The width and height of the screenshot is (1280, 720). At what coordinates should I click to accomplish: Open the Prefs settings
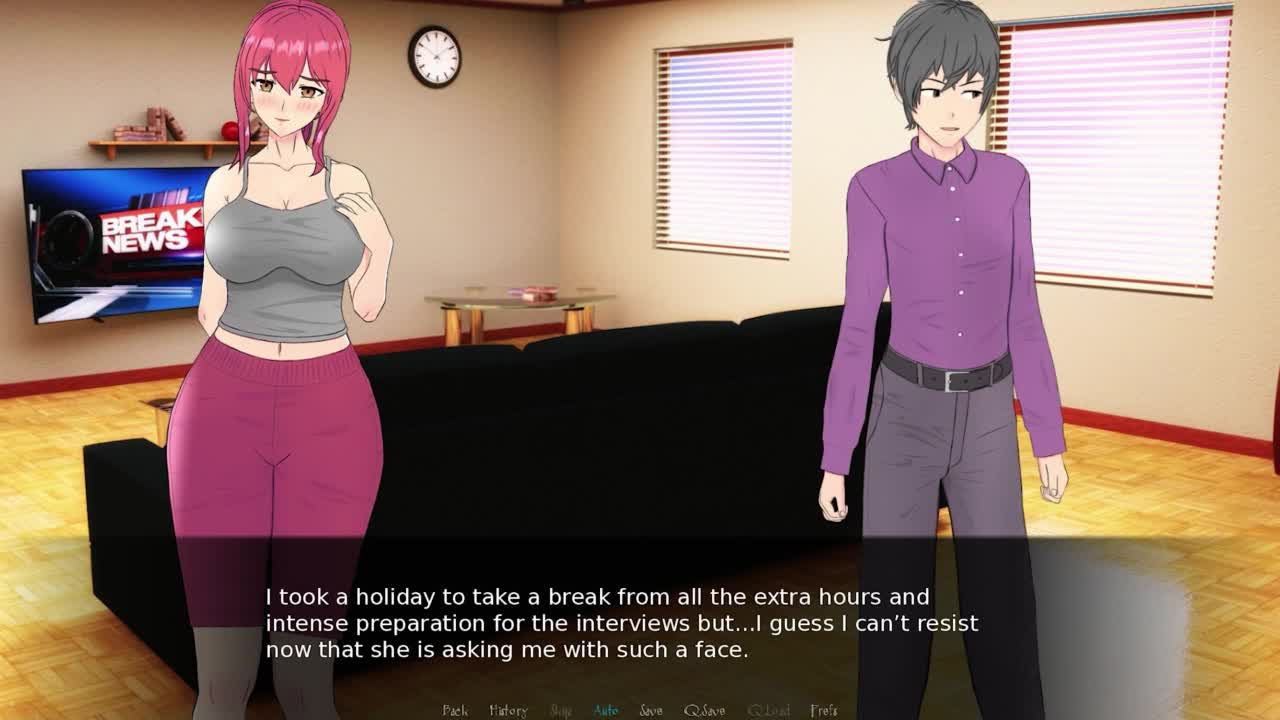coord(824,710)
